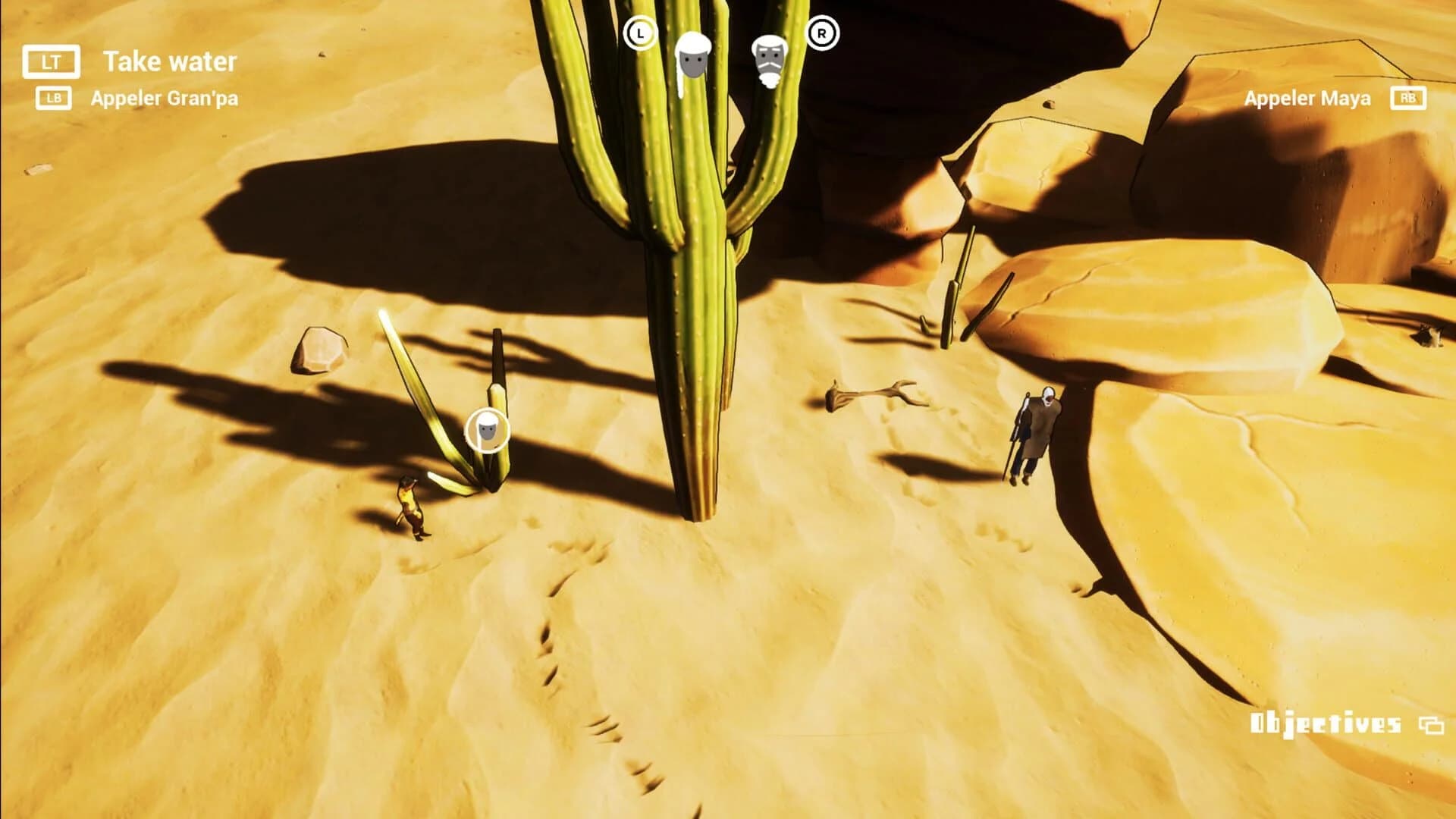Select the character marker on the small cactus
1456x819 pixels.
coord(489,429)
